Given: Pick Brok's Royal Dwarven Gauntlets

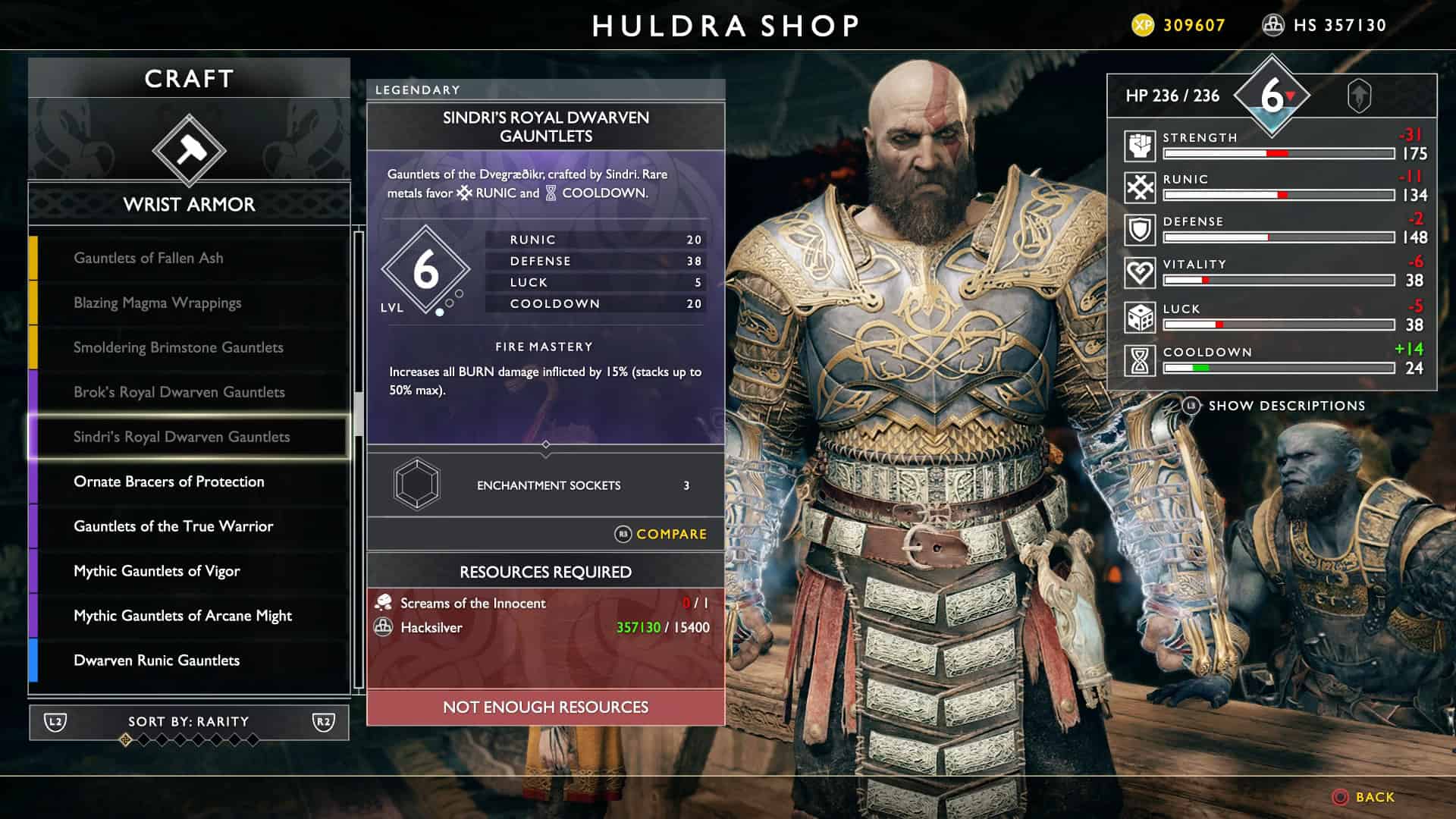Looking at the screenshot, I should (x=179, y=392).
